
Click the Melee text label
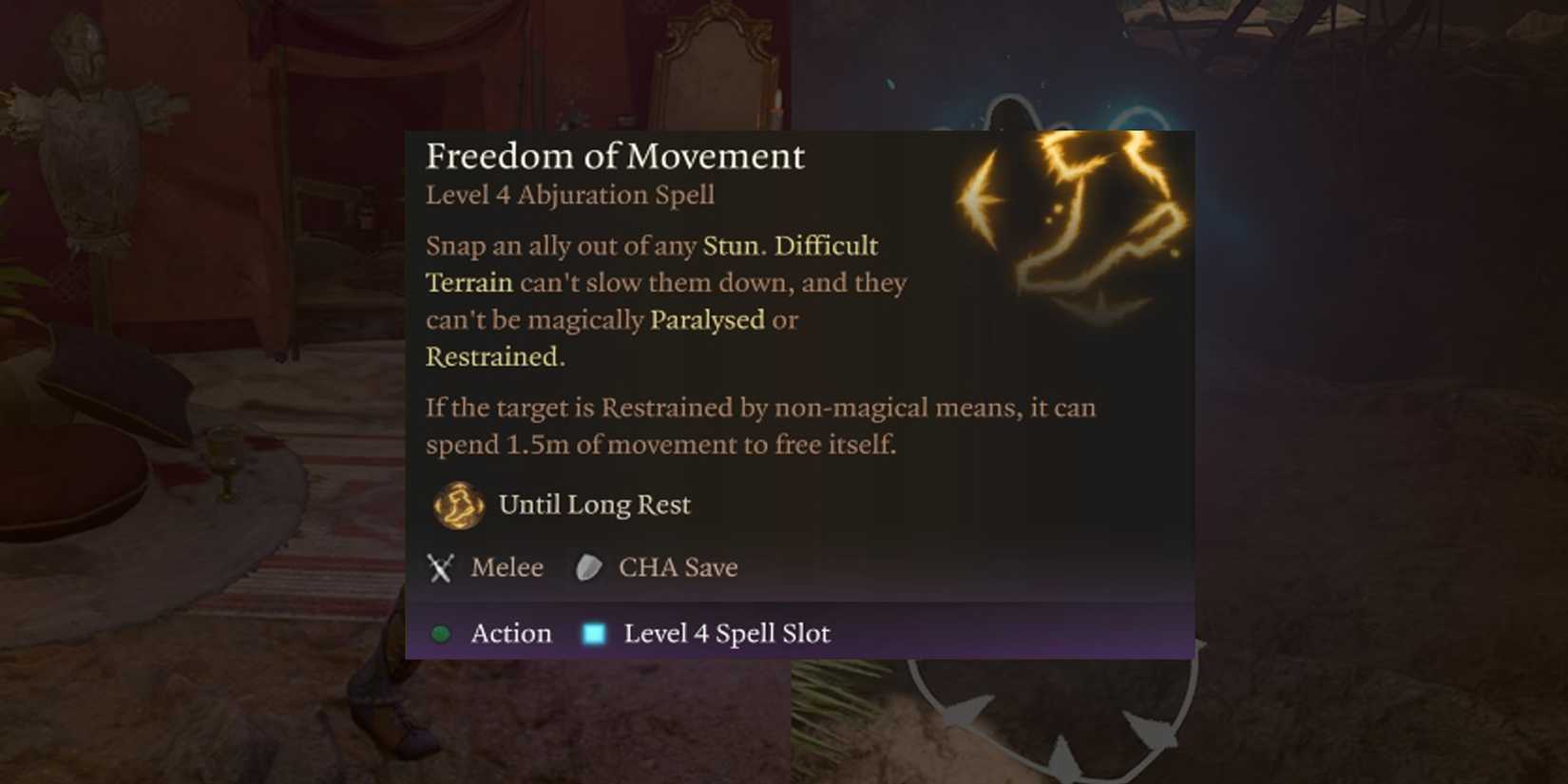[x=506, y=567]
